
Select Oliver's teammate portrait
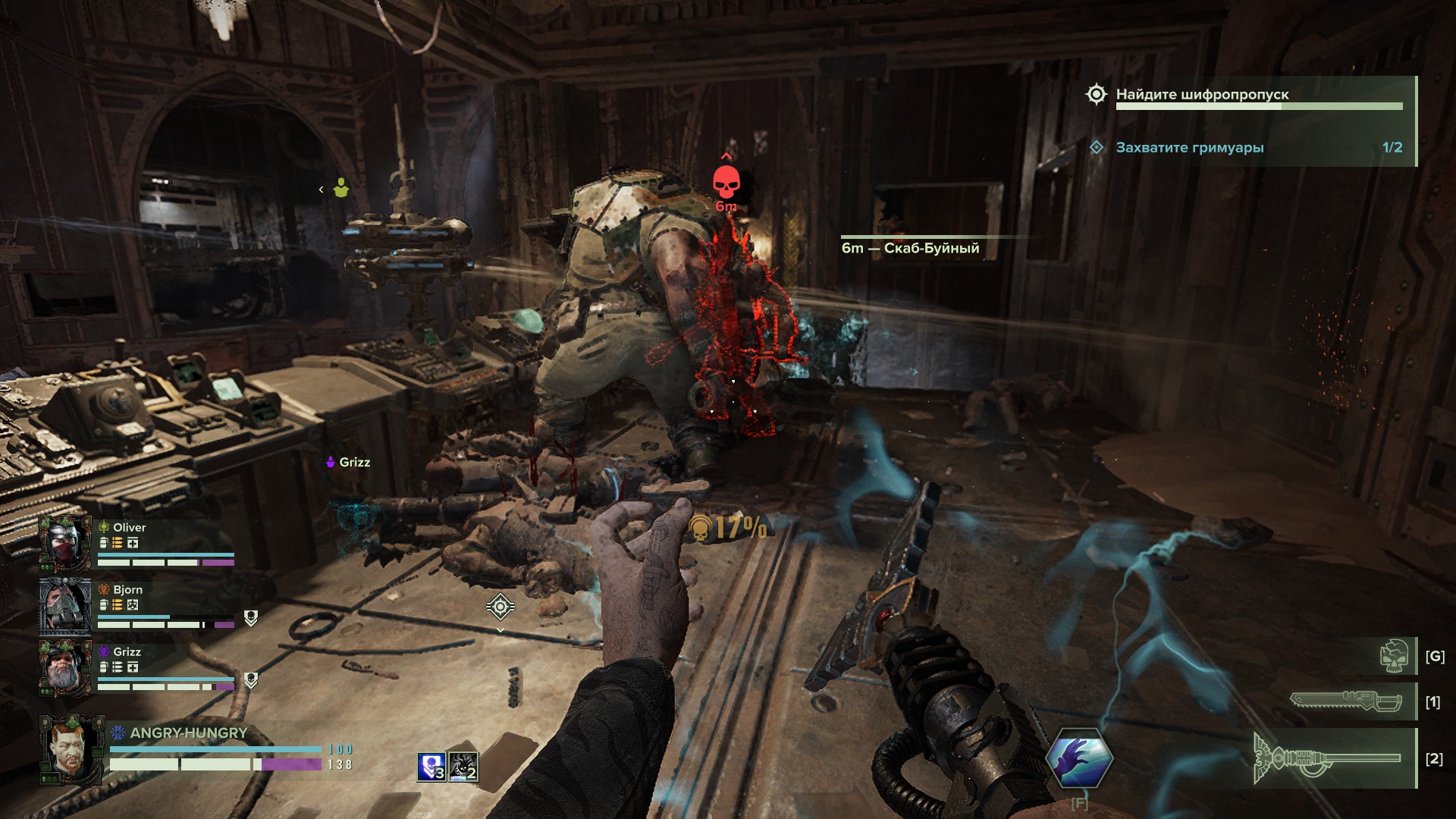point(65,543)
